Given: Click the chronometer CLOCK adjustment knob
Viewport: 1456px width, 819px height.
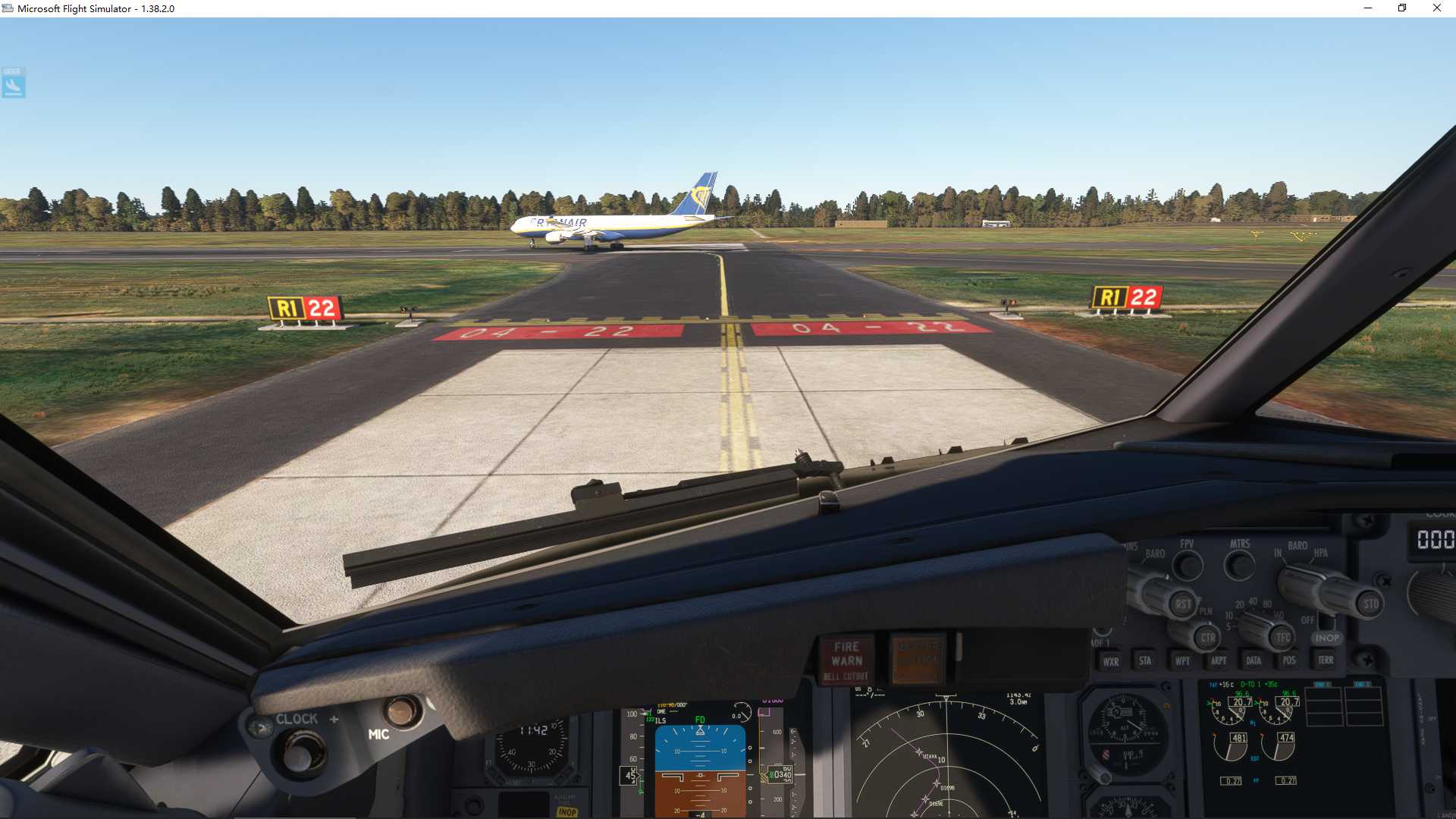Looking at the screenshot, I should point(300,754).
